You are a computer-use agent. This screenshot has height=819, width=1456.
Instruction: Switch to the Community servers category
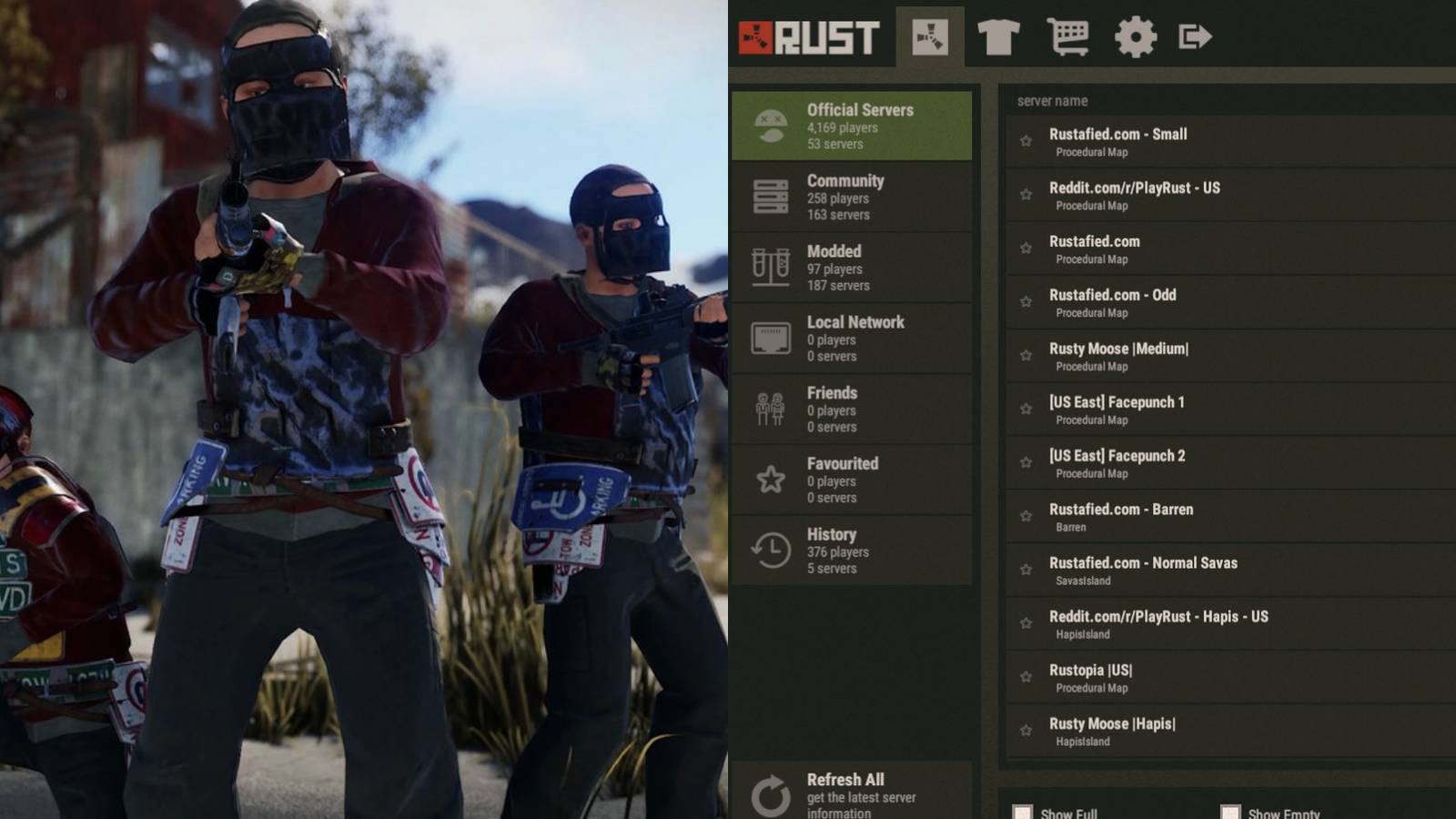point(853,197)
